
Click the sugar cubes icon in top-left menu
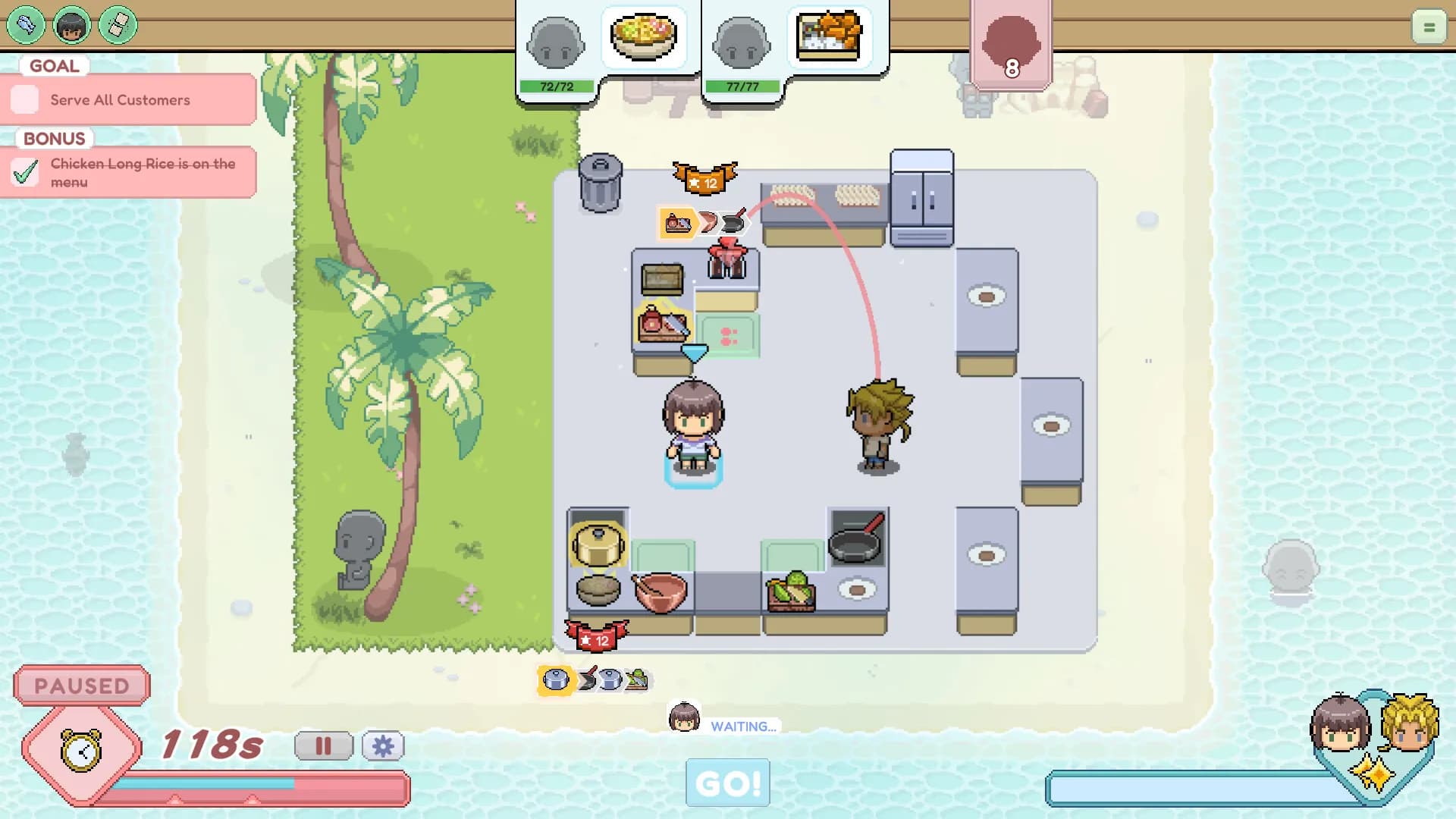[x=115, y=25]
